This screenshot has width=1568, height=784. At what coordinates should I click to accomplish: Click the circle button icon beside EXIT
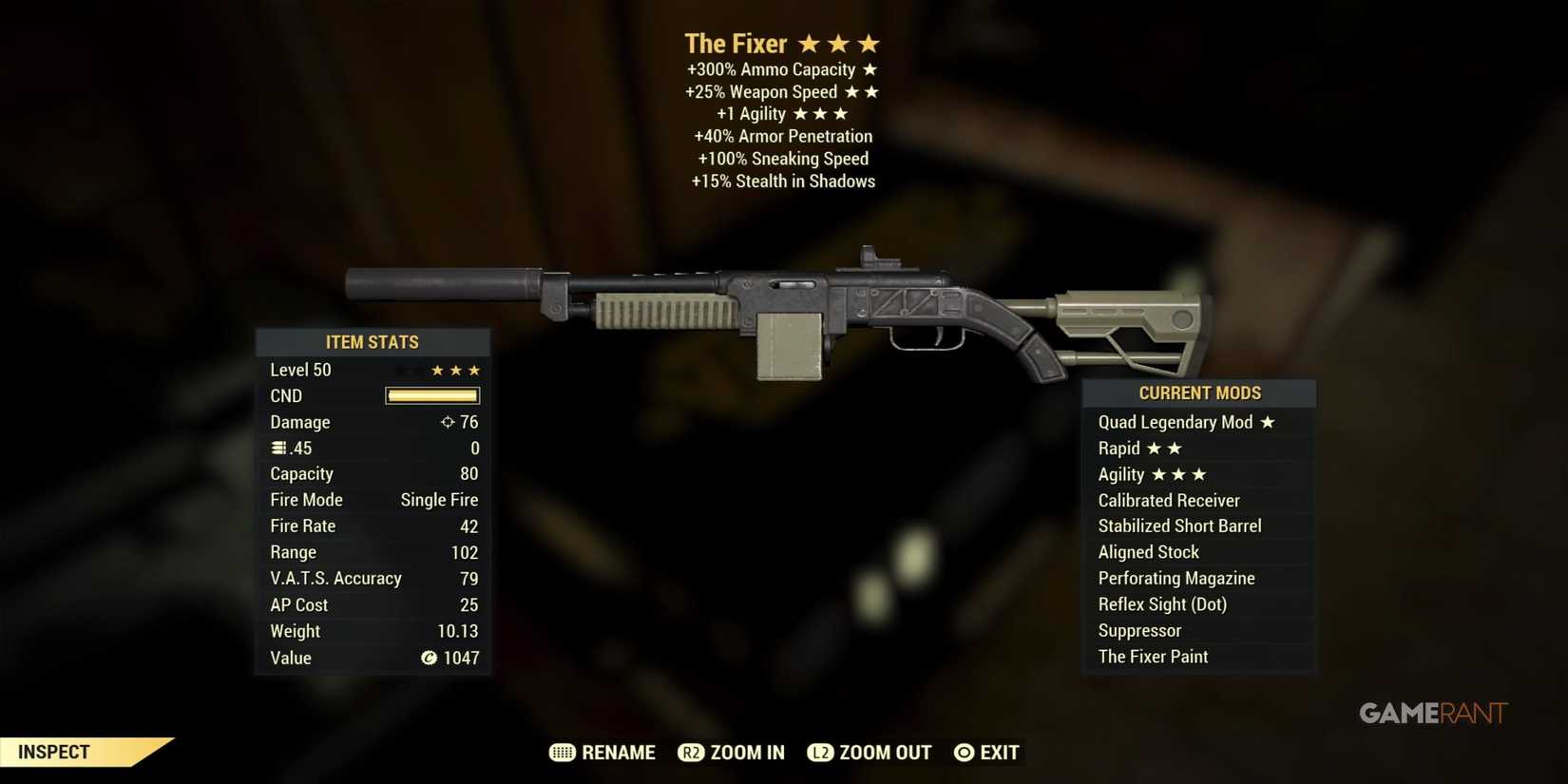[x=963, y=752]
